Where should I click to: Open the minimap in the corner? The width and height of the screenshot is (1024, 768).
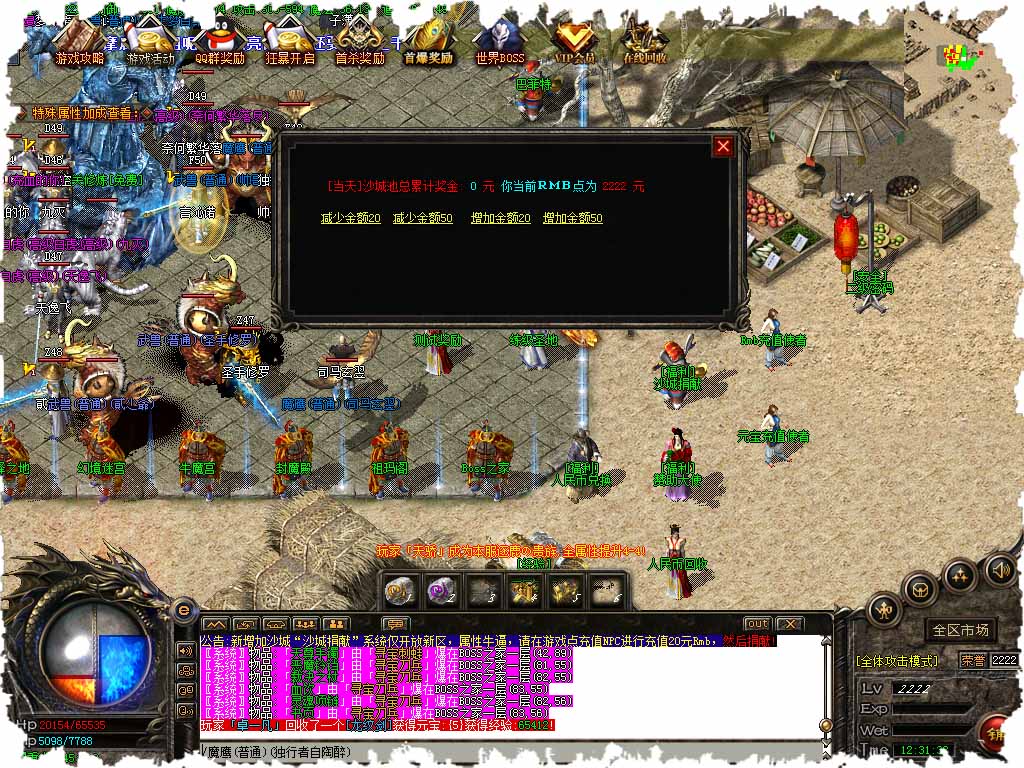pos(963,55)
